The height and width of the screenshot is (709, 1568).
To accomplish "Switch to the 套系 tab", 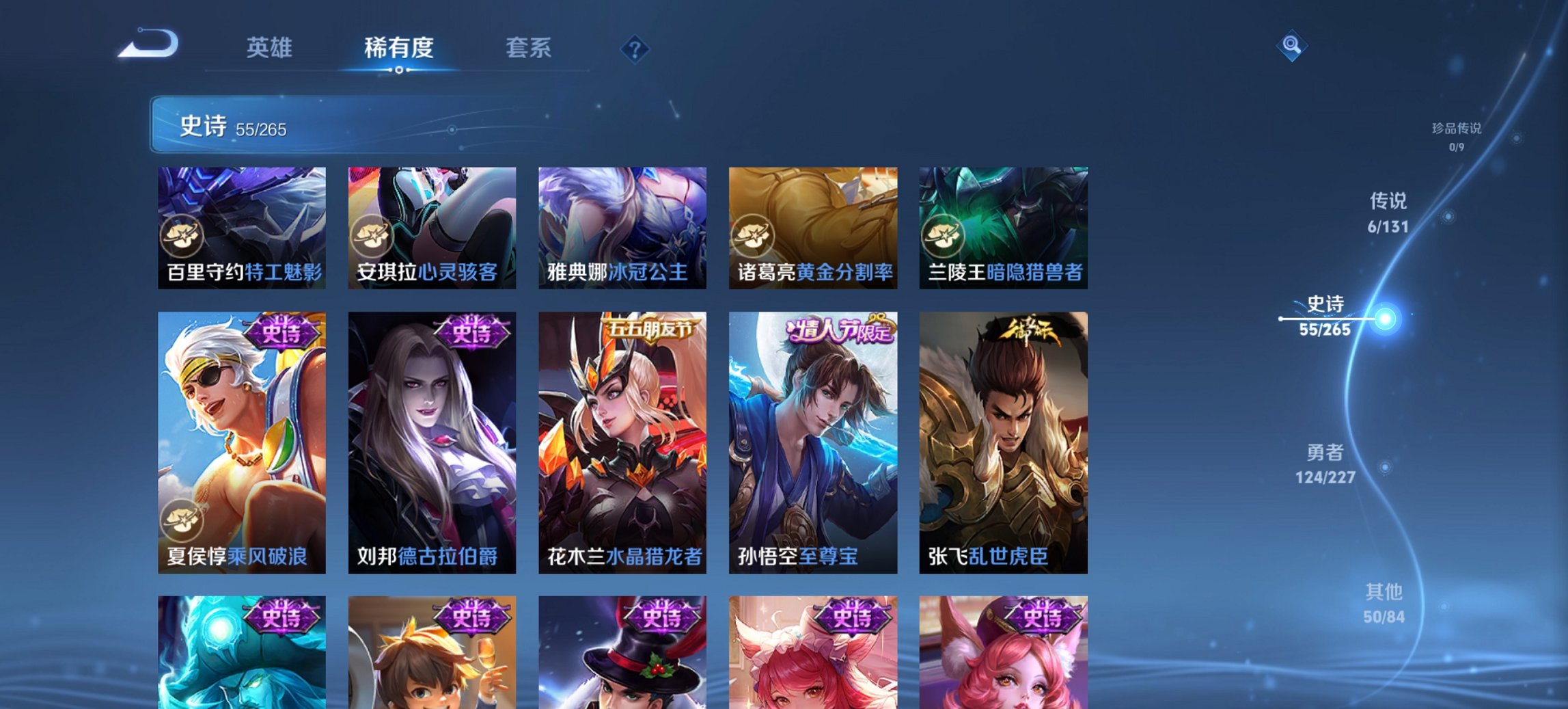I will pos(529,48).
